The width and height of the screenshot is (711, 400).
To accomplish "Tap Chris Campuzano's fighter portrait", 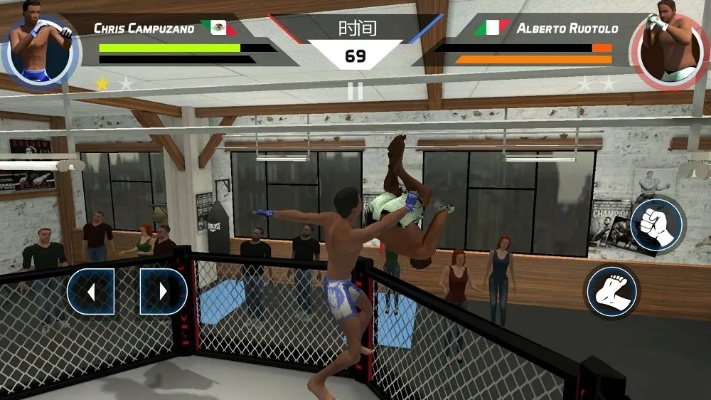I will coord(39,45).
